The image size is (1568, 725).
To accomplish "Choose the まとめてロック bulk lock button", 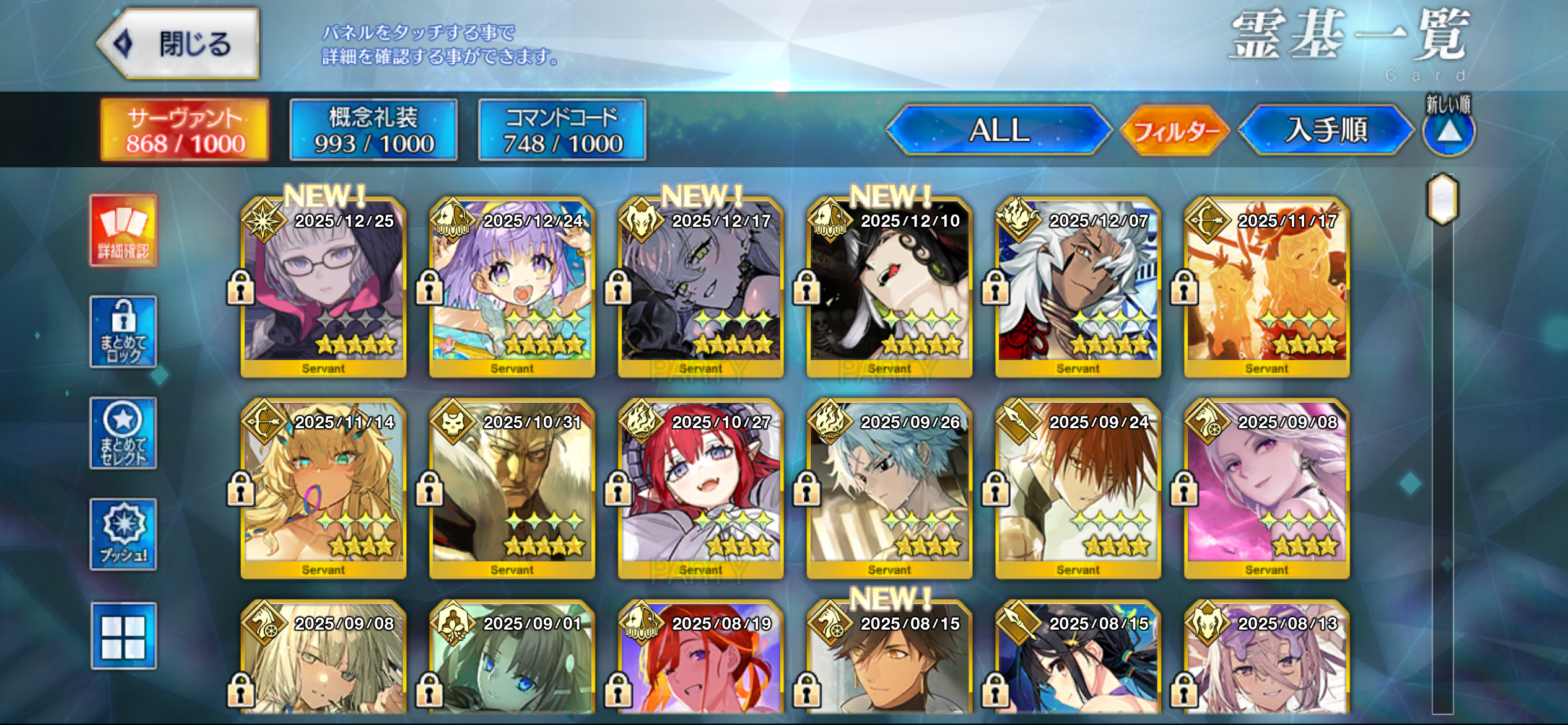I will pyautogui.click(x=123, y=332).
